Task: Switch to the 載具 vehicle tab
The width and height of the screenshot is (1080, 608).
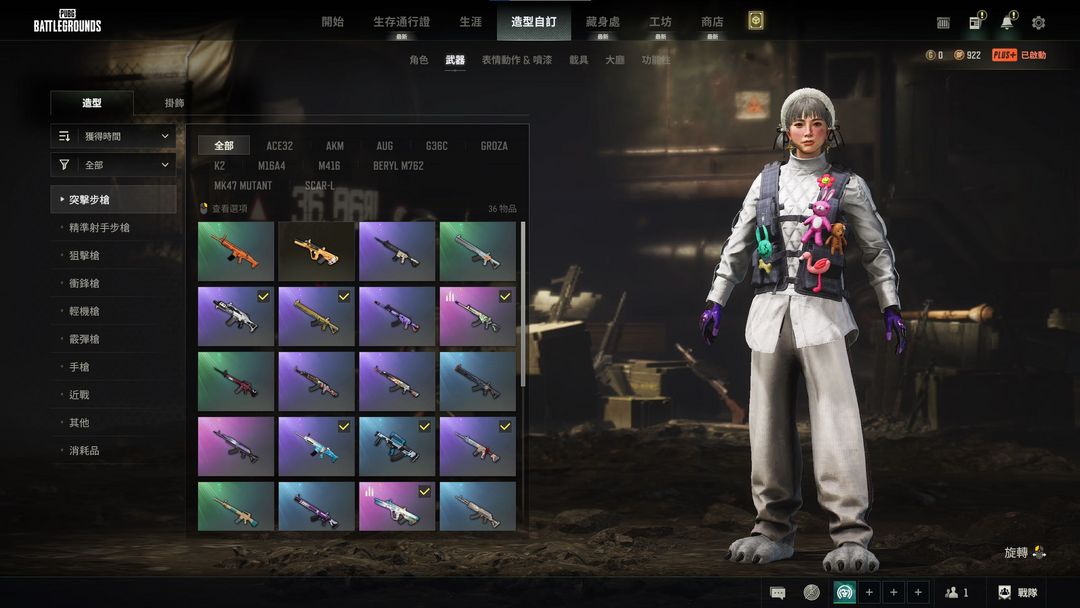Action: coord(579,60)
